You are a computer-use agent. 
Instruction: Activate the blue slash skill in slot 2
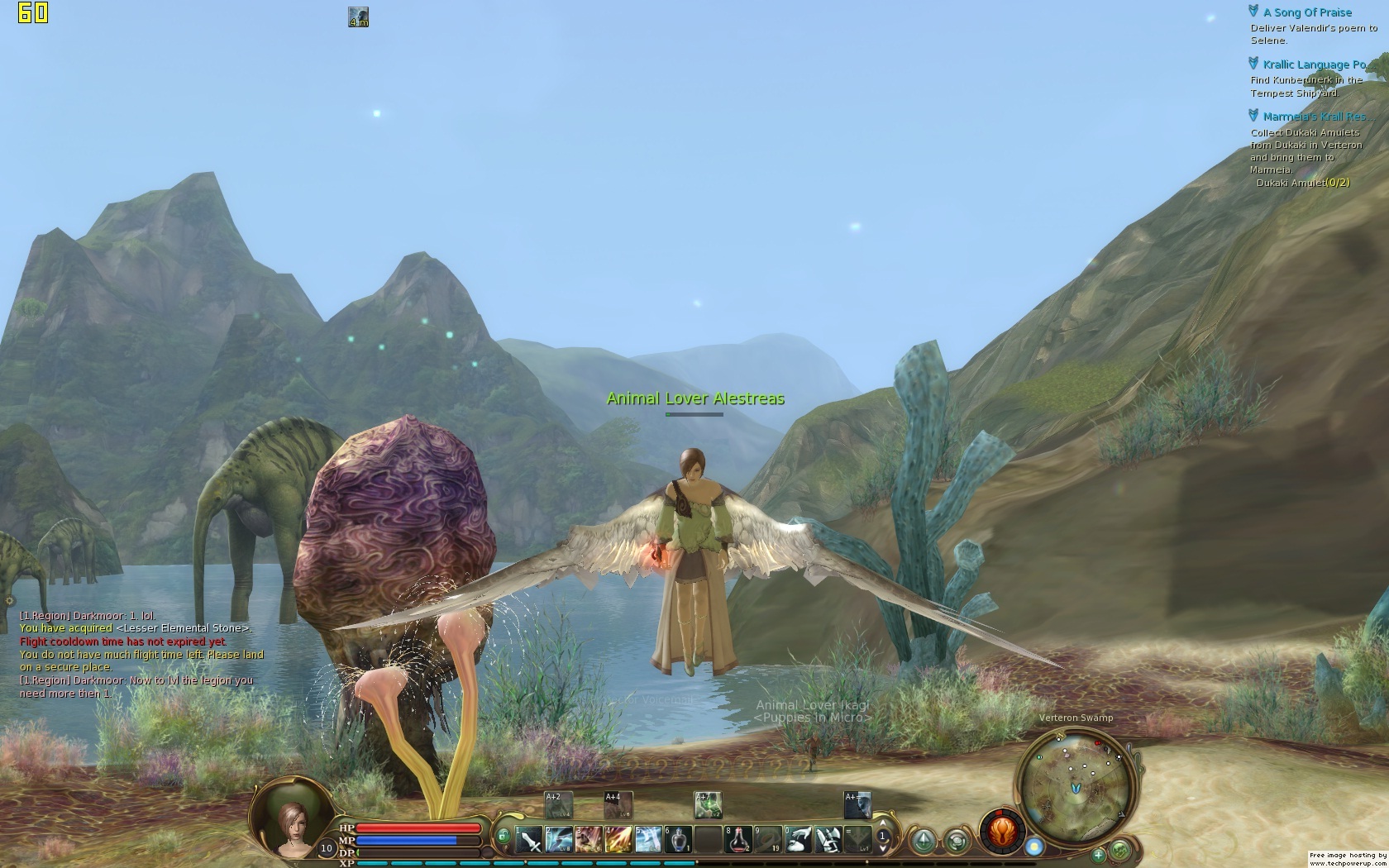point(558,839)
